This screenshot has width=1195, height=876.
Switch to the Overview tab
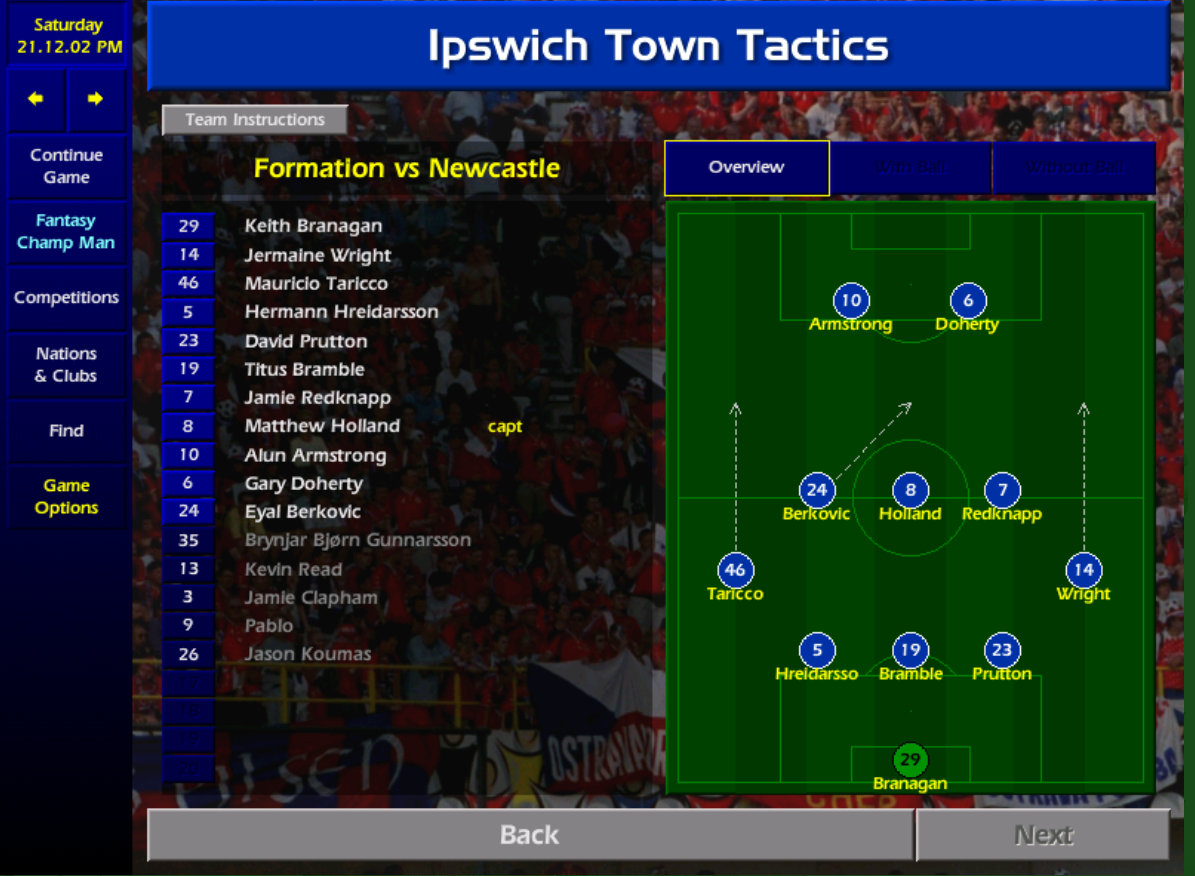click(746, 168)
